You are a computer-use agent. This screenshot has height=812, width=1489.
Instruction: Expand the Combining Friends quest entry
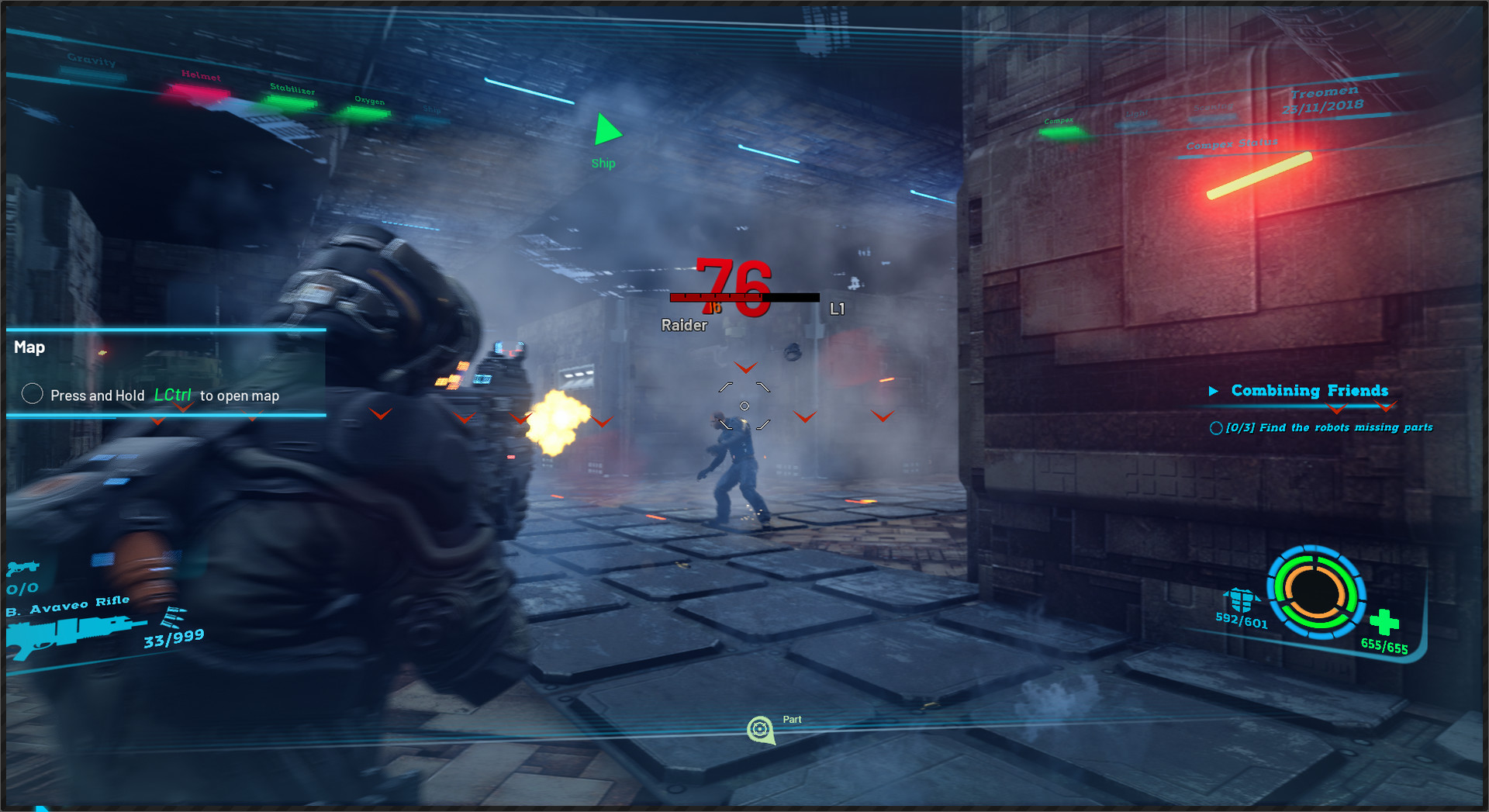1216,391
